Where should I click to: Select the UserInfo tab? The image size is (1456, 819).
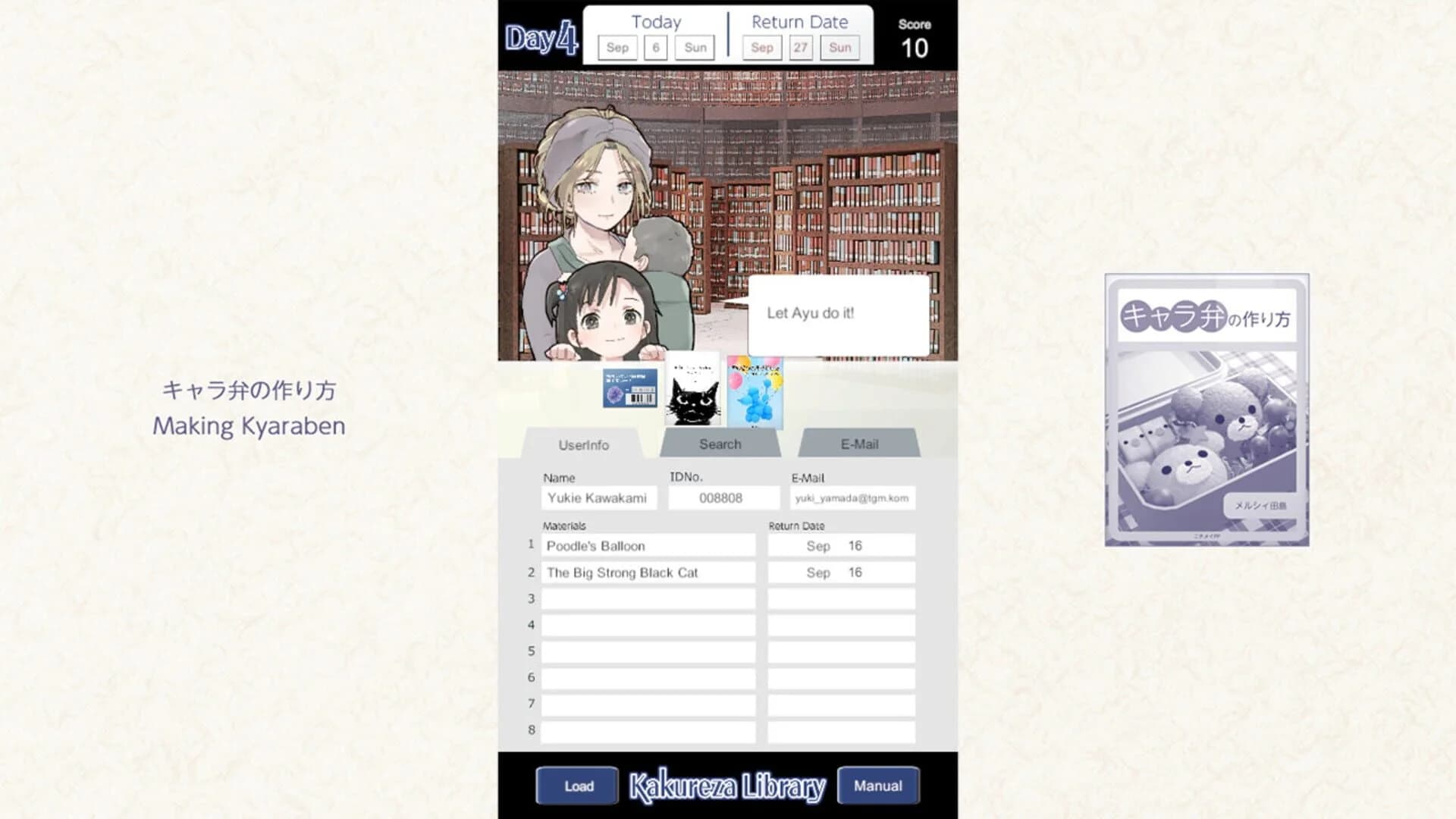tap(584, 444)
